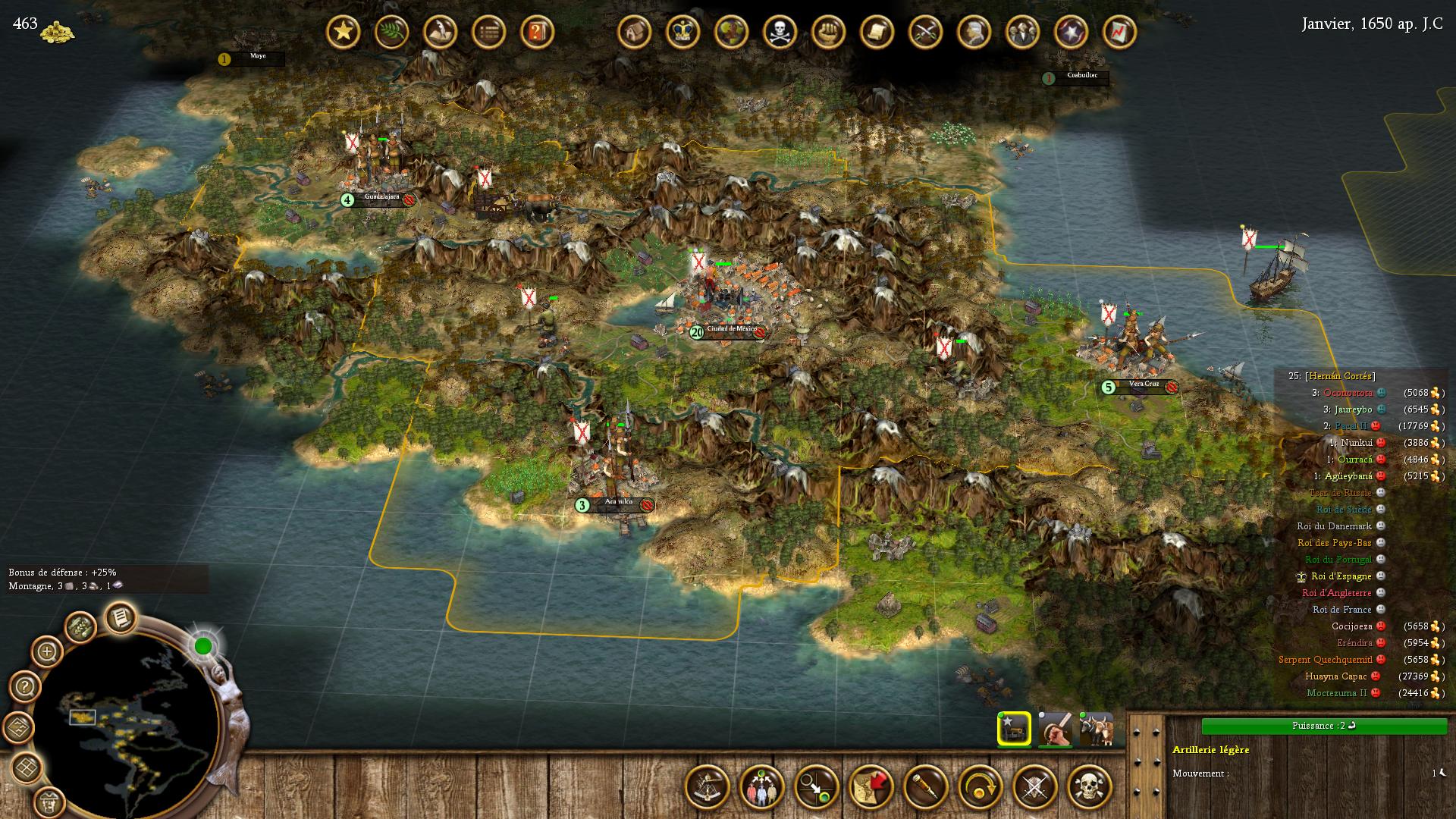Zoom with the magnifier plus button
Screen dimensions: 1456x819
click(x=47, y=651)
